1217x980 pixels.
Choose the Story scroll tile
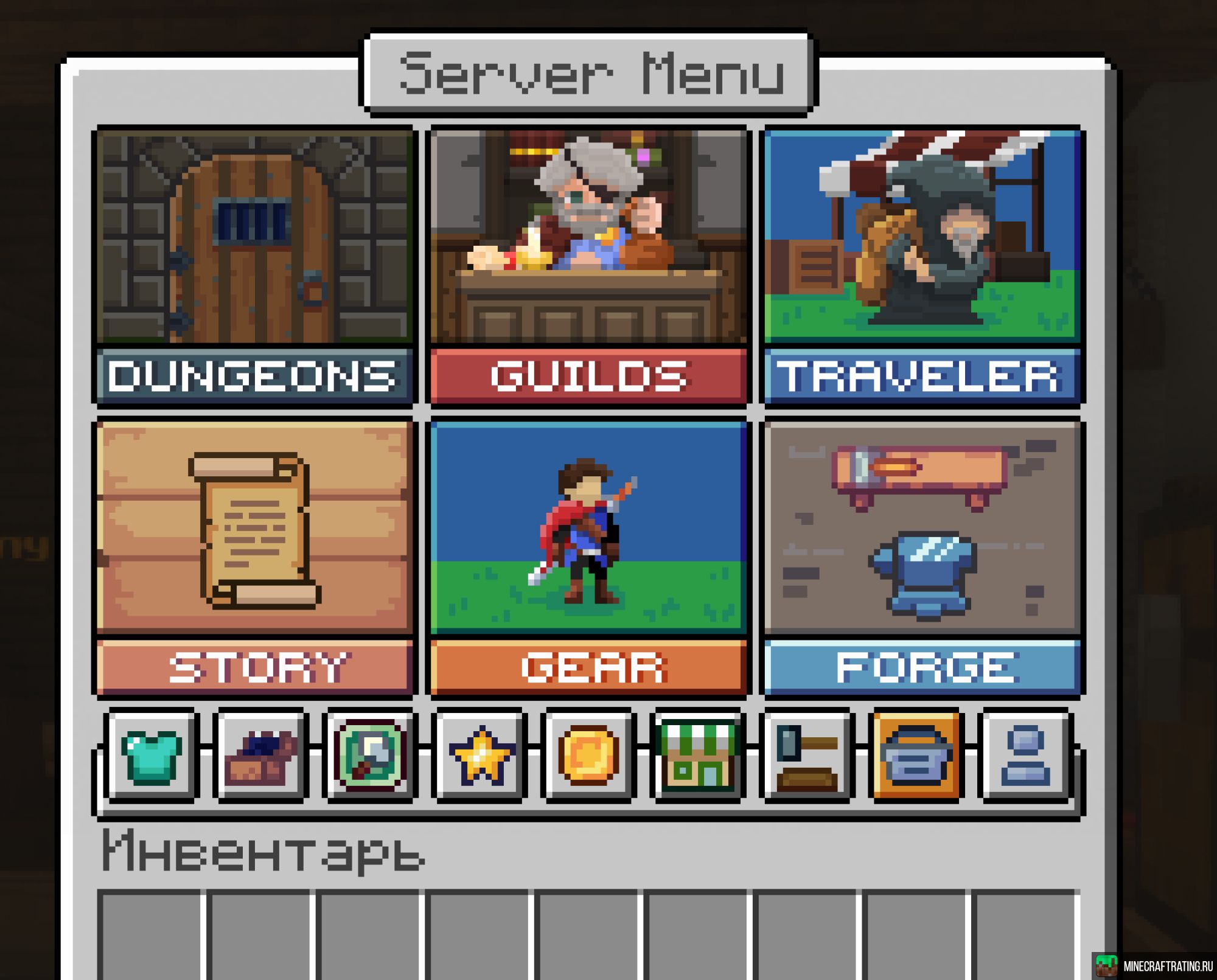coord(255,557)
